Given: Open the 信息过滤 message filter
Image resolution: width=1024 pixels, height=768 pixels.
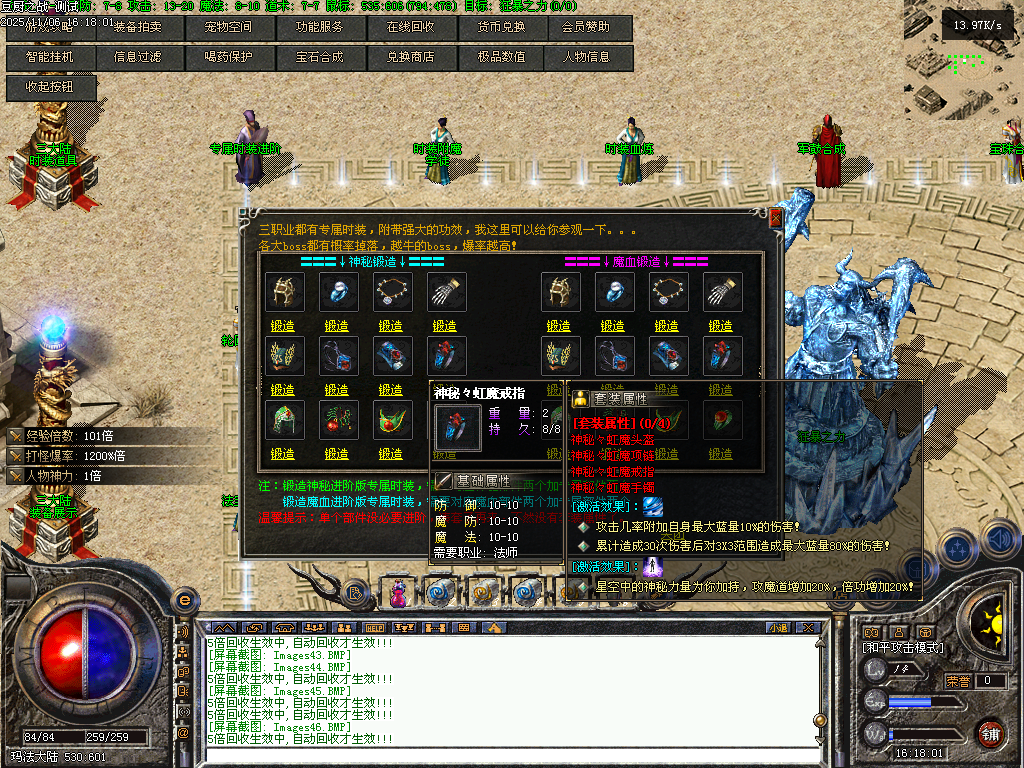Looking at the screenshot, I should point(138,57).
